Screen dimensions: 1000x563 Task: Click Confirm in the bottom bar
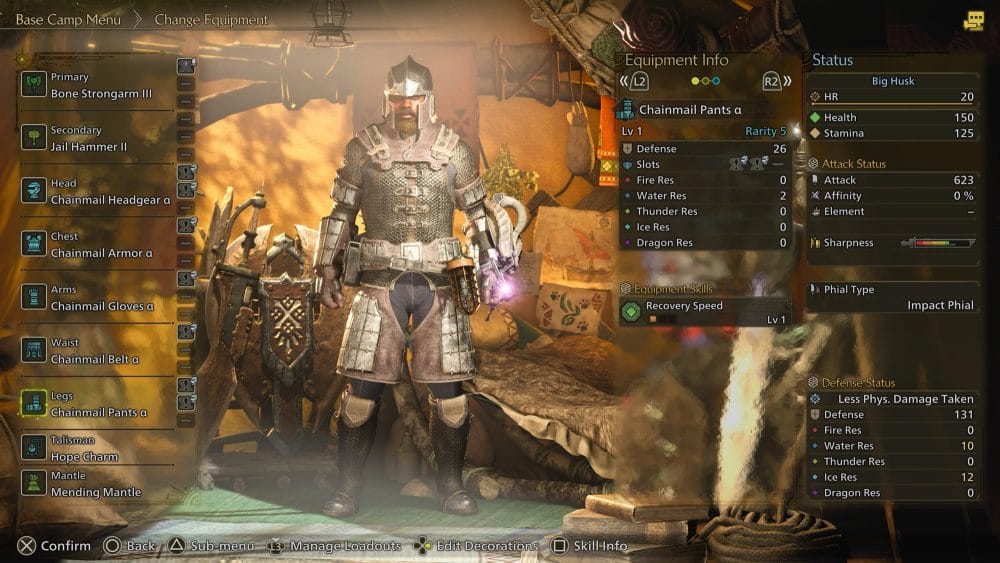coord(54,546)
